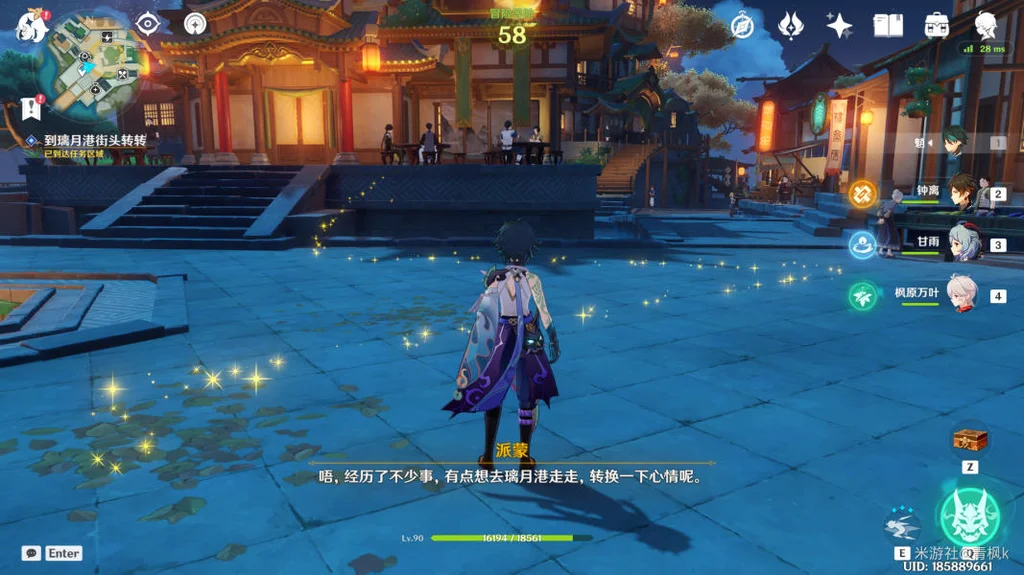Viewport: 1024px width, 575px height.
Task: Open the backpack inventory
Action: pyautogui.click(x=937, y=25)
